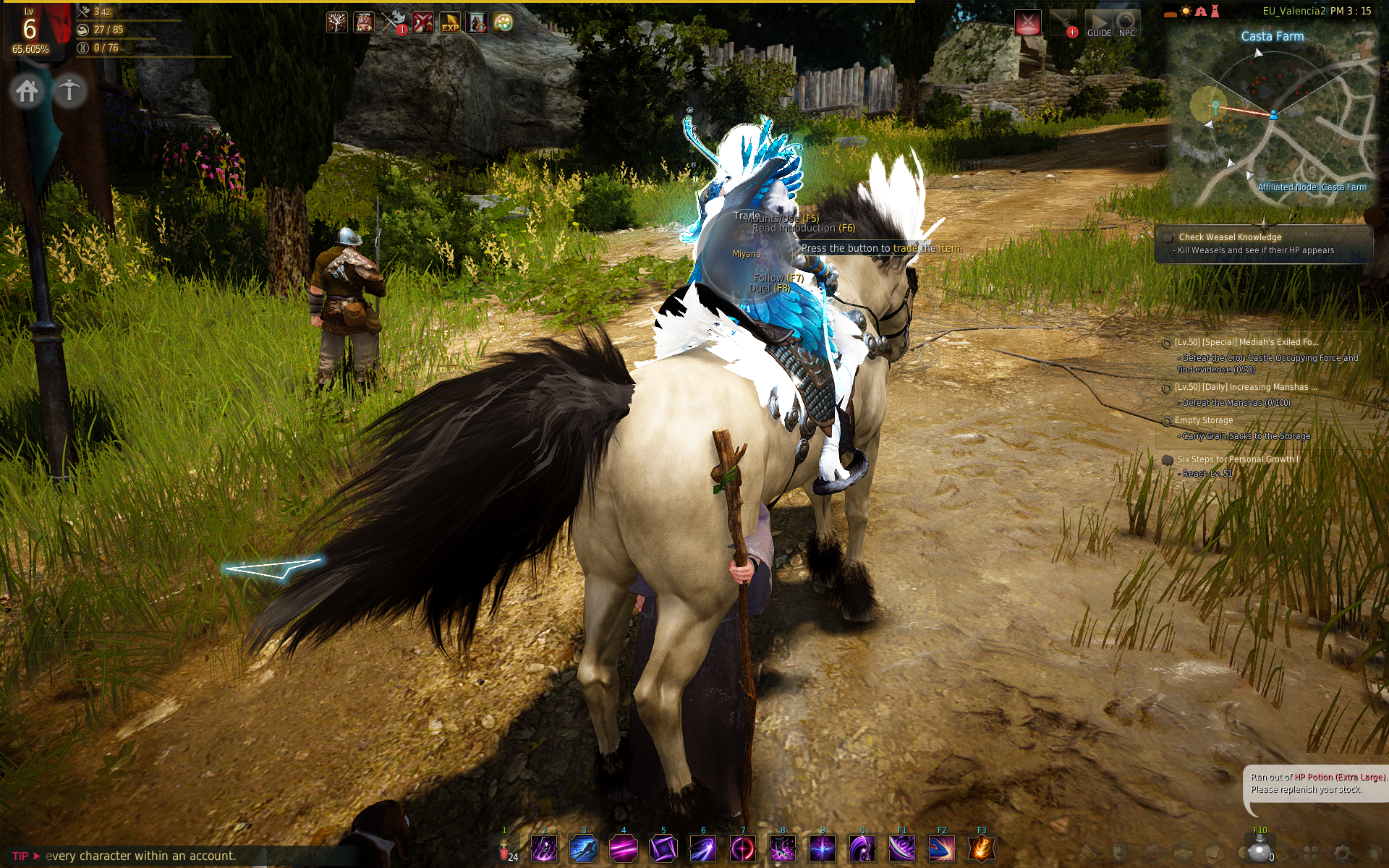Activate the fiery orange skill in slot F3
1389x868 pixels.
(x=981, y=848)
